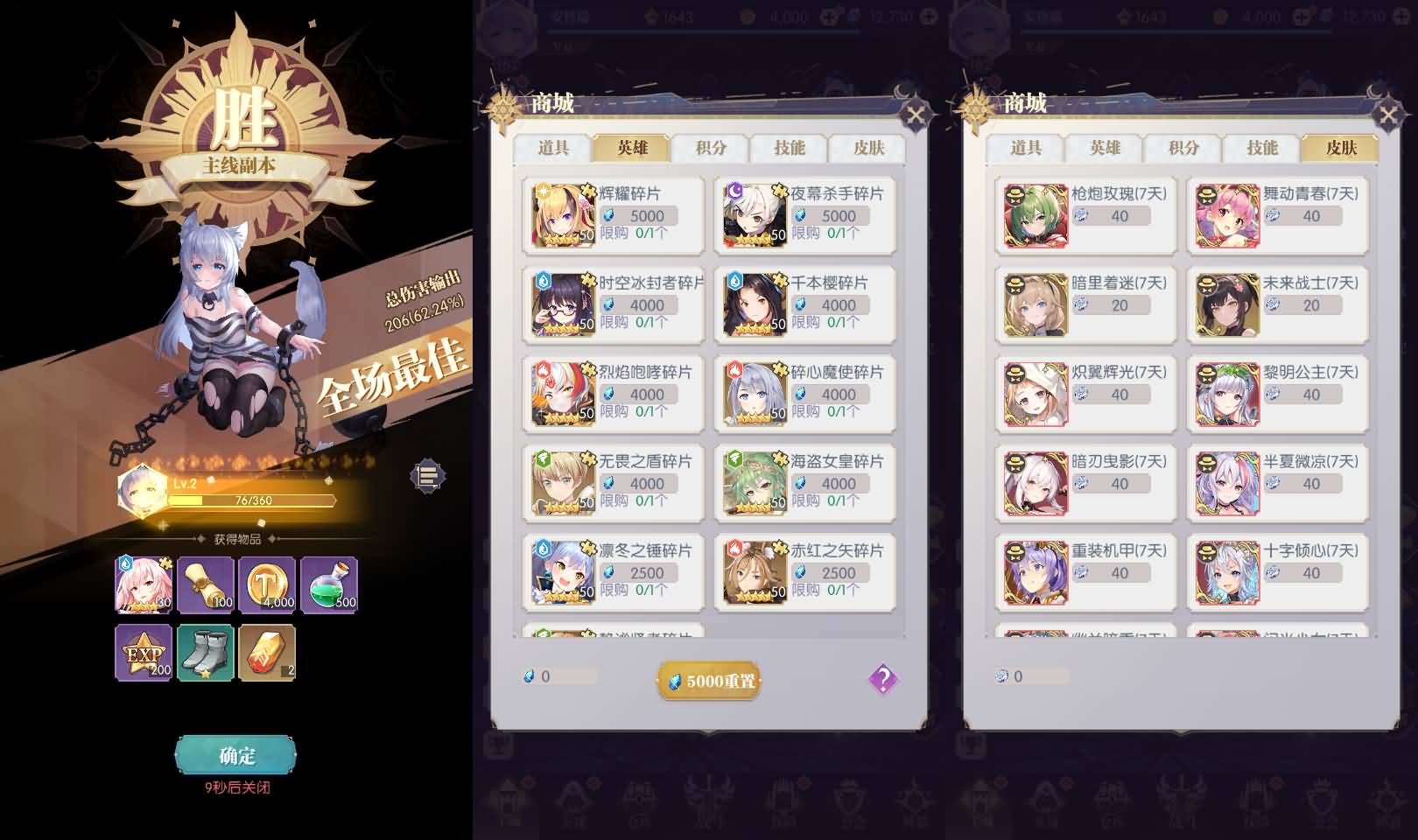Image resolution: width=1418 pixels, height=840 pixels.
Task: Click the 4,000 gold coin reward icon
Action: [x=267, y=585]
